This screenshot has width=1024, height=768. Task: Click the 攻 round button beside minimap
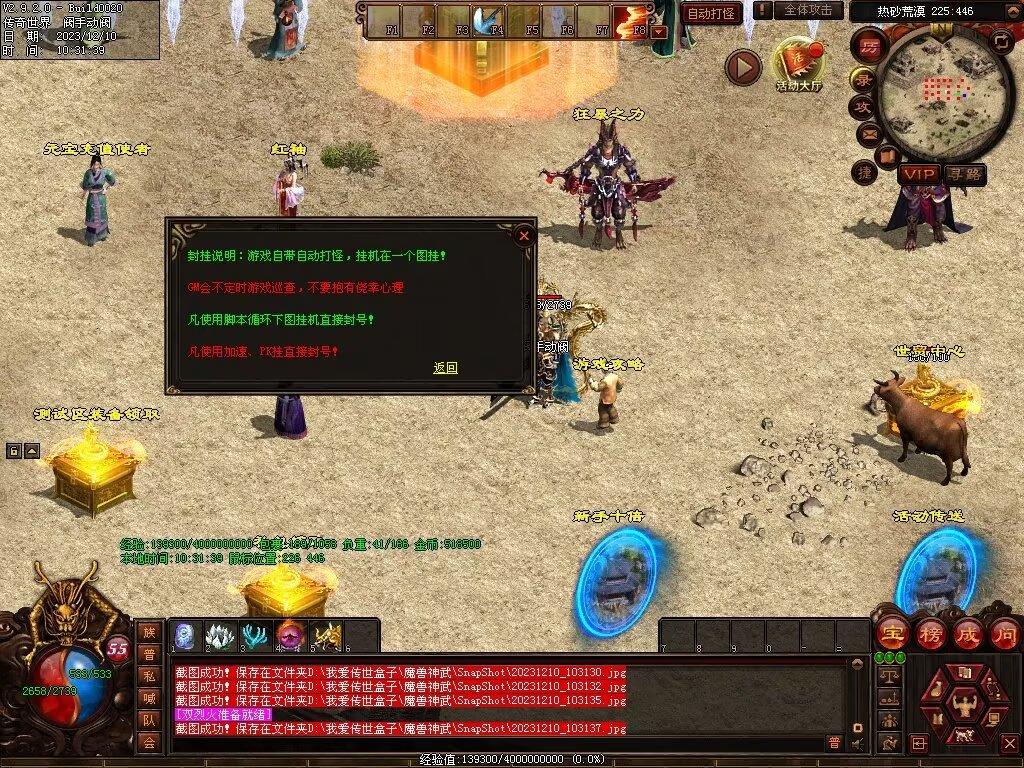863,106
